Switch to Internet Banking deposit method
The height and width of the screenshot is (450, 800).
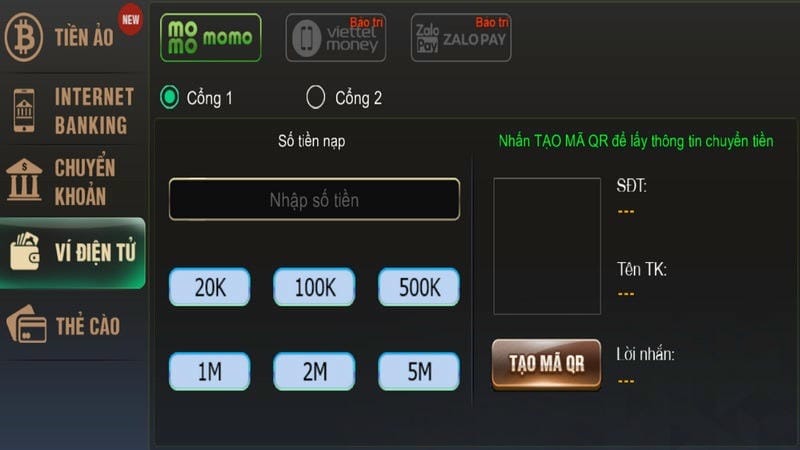tap(72, 111)
